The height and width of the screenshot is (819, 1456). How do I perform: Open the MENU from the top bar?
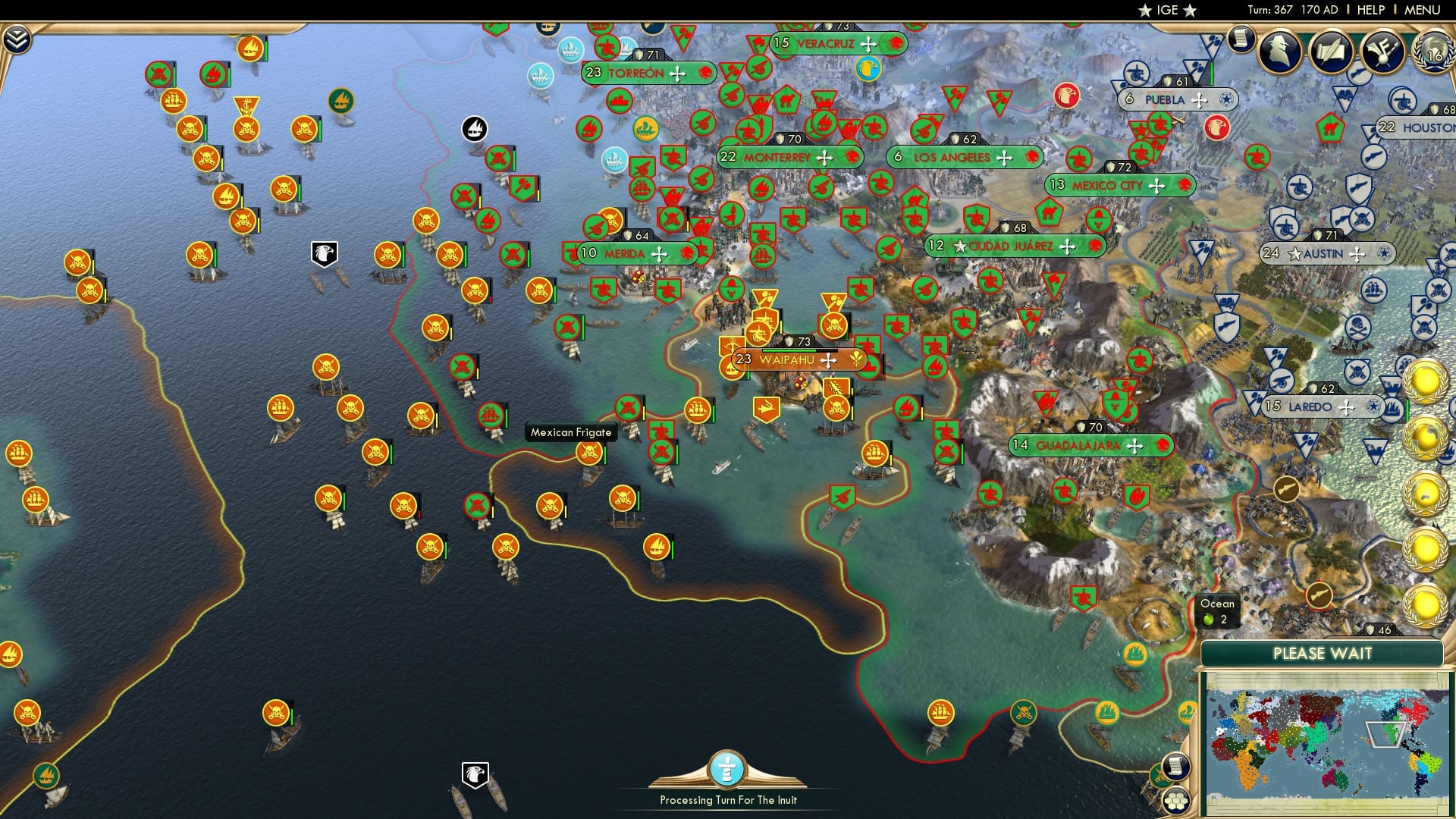click(x=1423, y=9)
